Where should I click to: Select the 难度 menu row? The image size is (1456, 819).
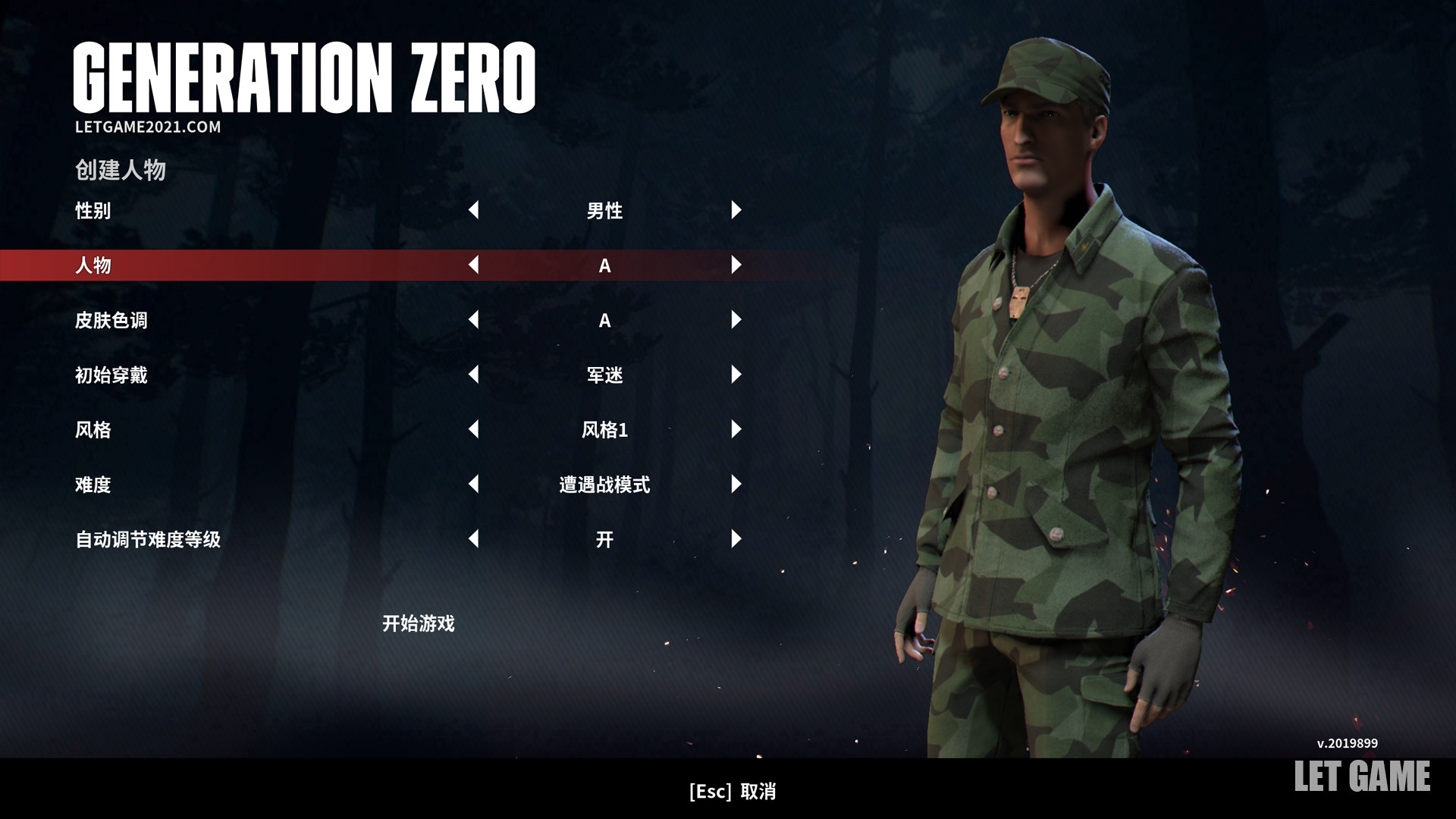pyautogui.click(x=93, y=485)
